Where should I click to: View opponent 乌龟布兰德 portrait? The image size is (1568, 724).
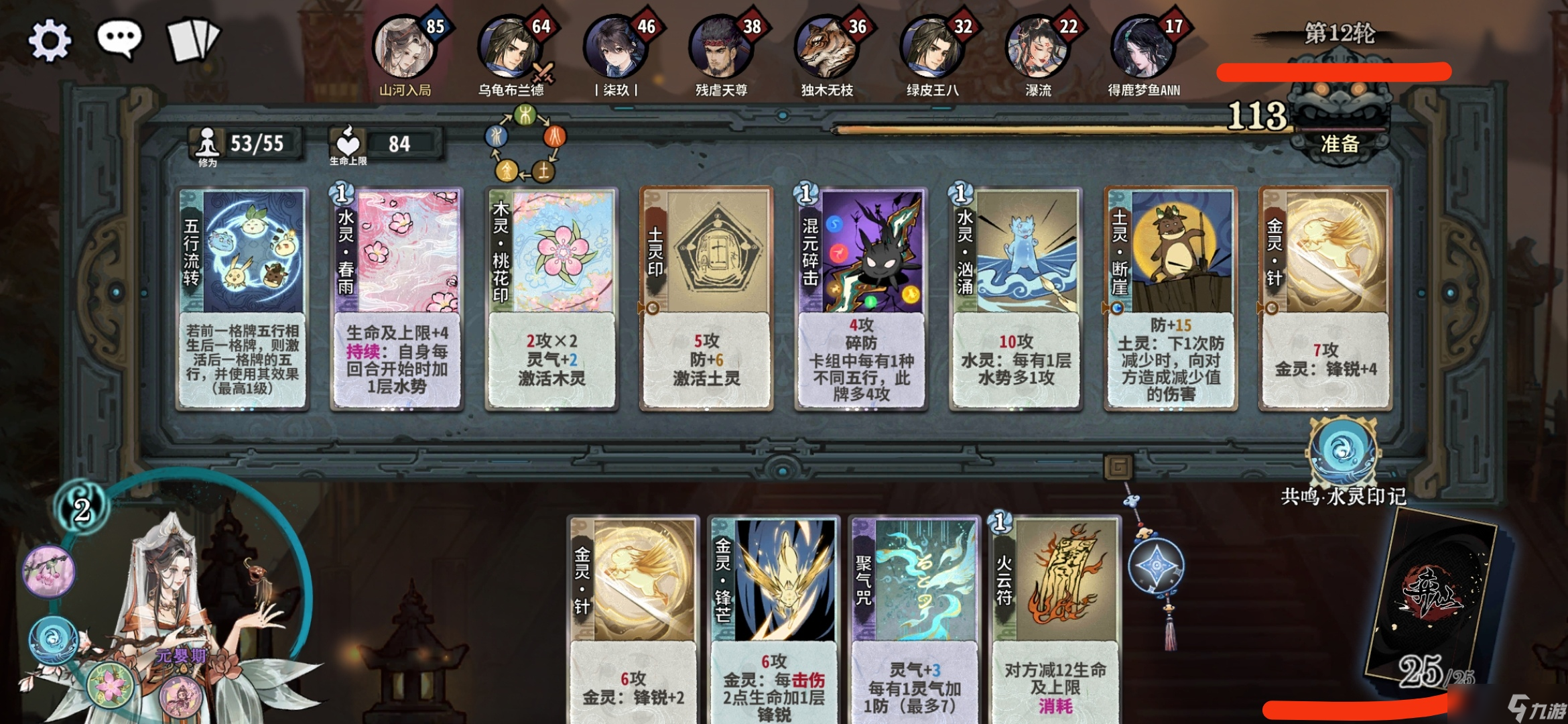pos(509,48)
